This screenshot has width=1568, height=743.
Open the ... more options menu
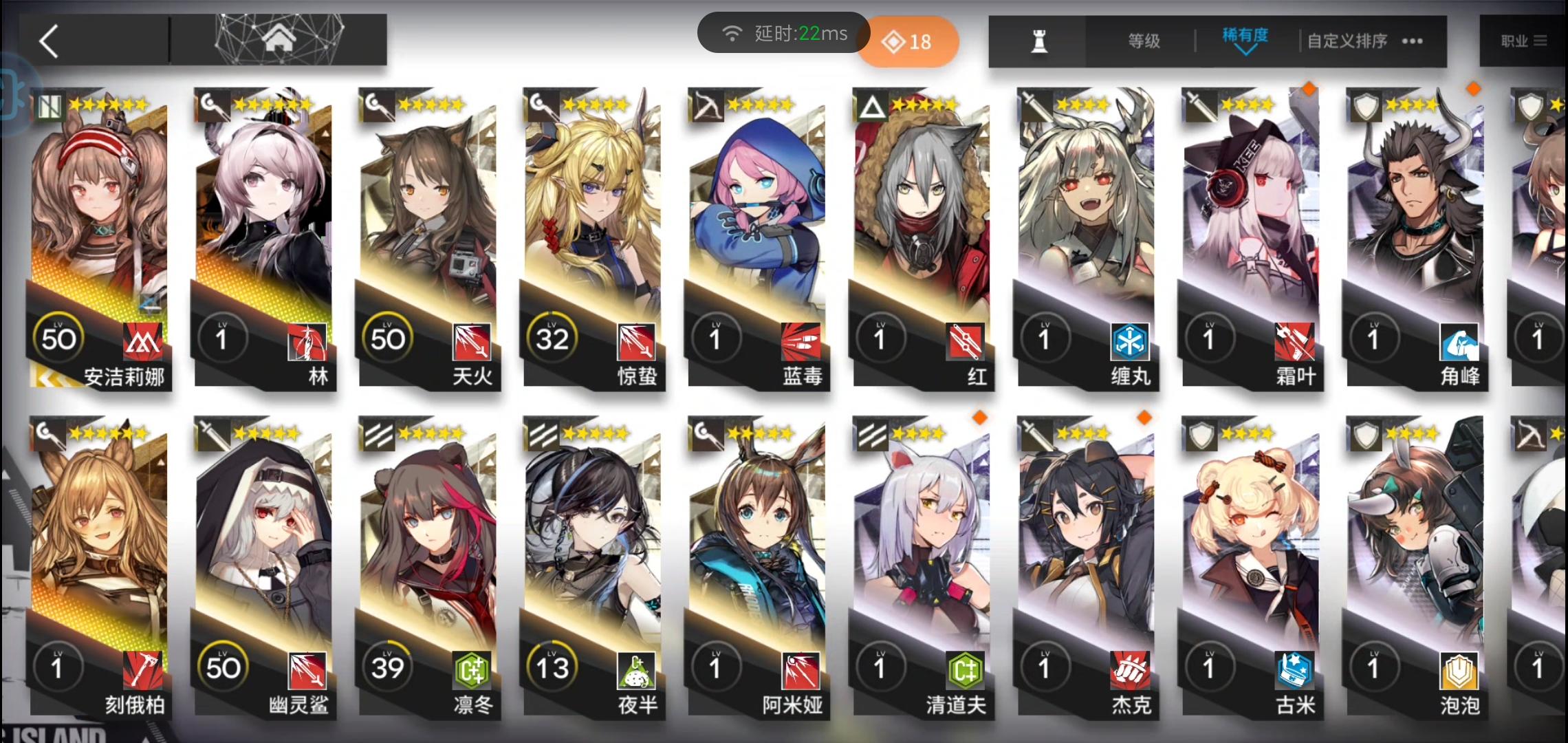1411,42
